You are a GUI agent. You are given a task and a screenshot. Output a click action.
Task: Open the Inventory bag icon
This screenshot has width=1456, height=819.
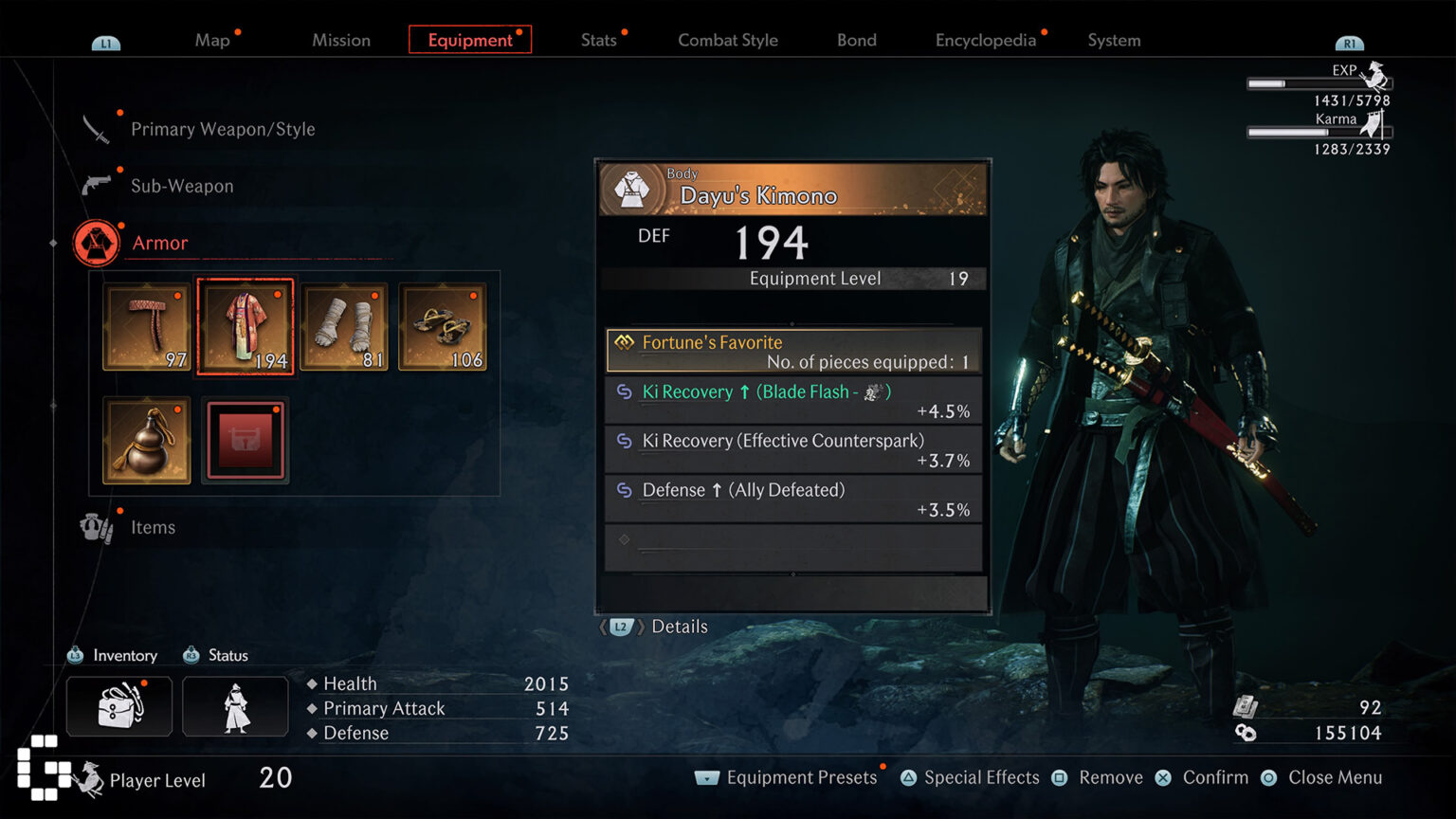click(118, 705)
